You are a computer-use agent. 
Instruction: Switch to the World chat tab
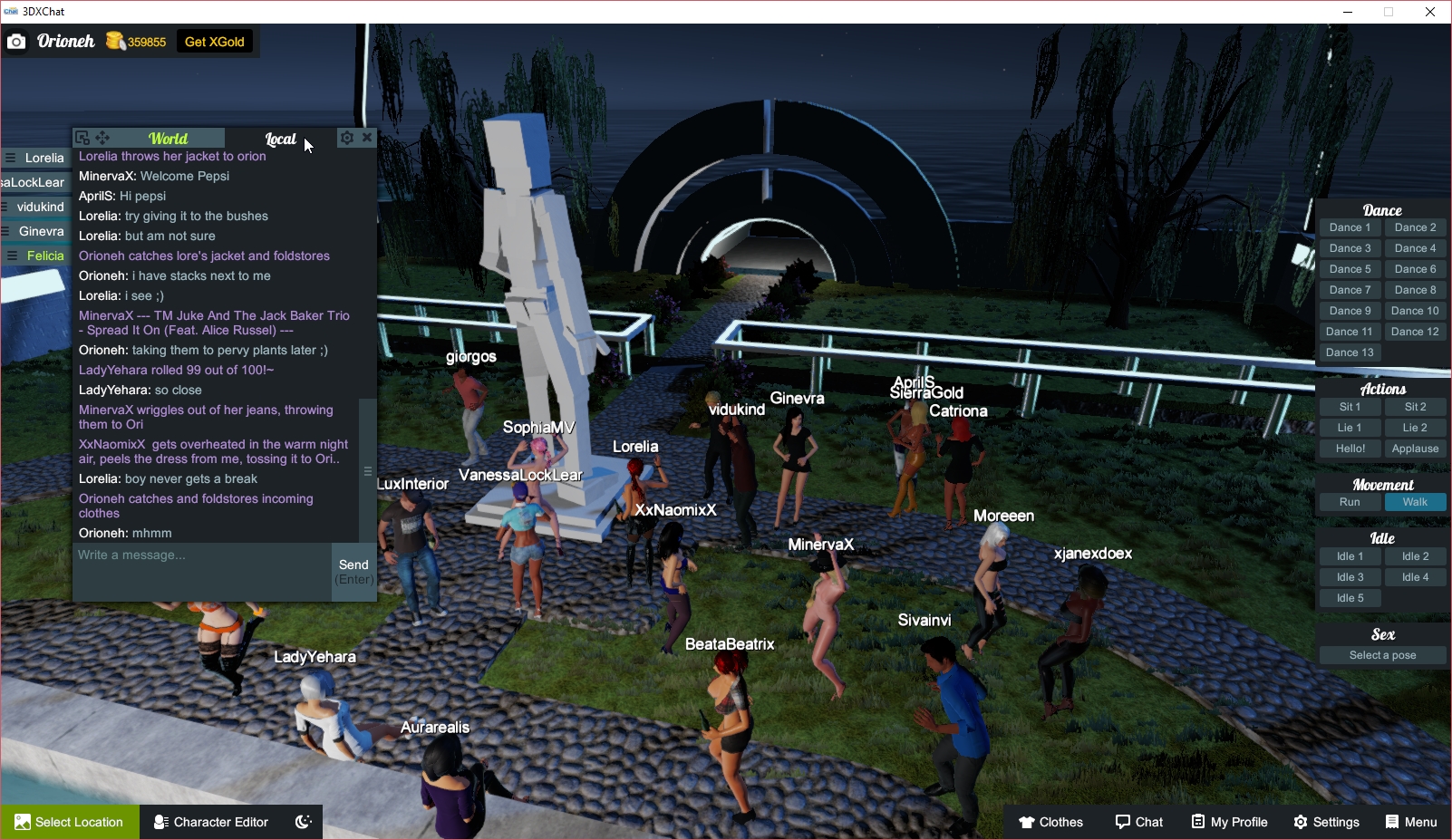coord(169,138)
